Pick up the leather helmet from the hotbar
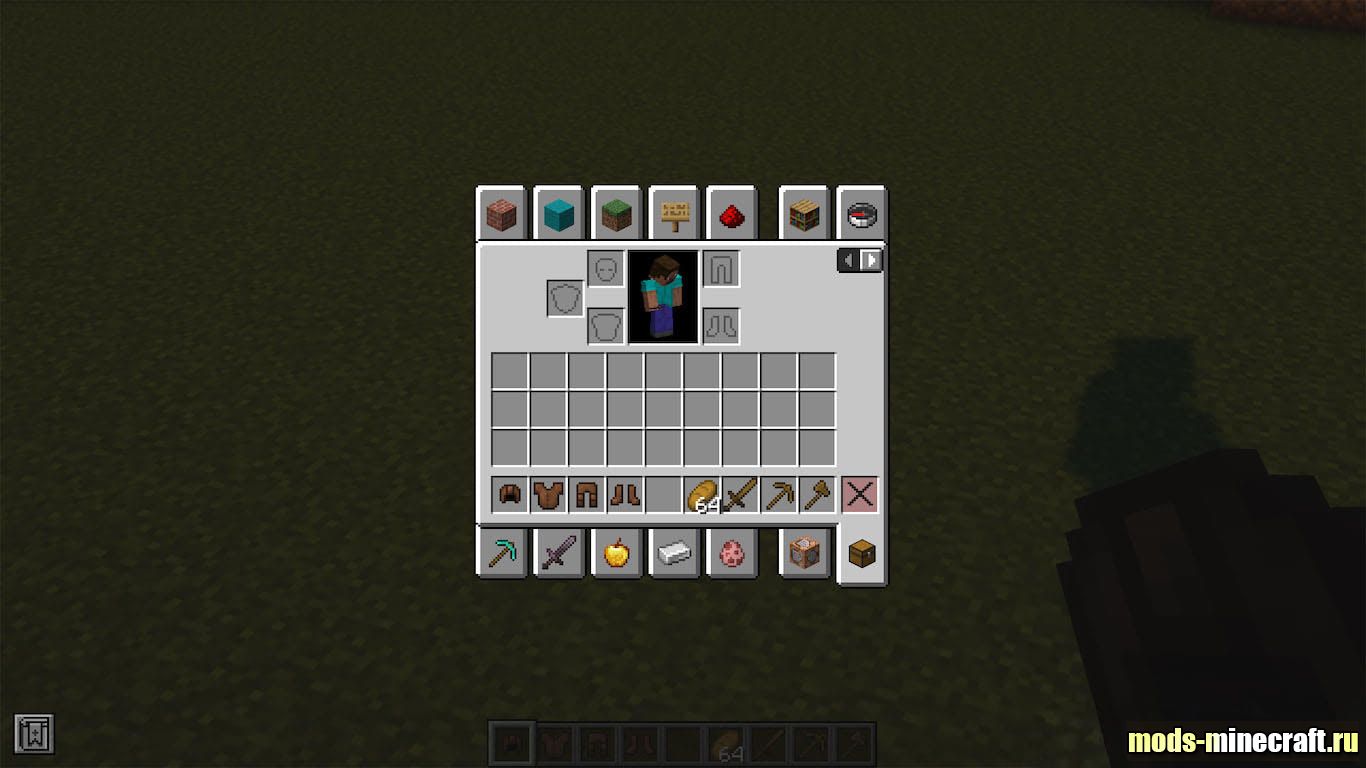This screenshot has height=768, width=1366. (x=510, y=495)
